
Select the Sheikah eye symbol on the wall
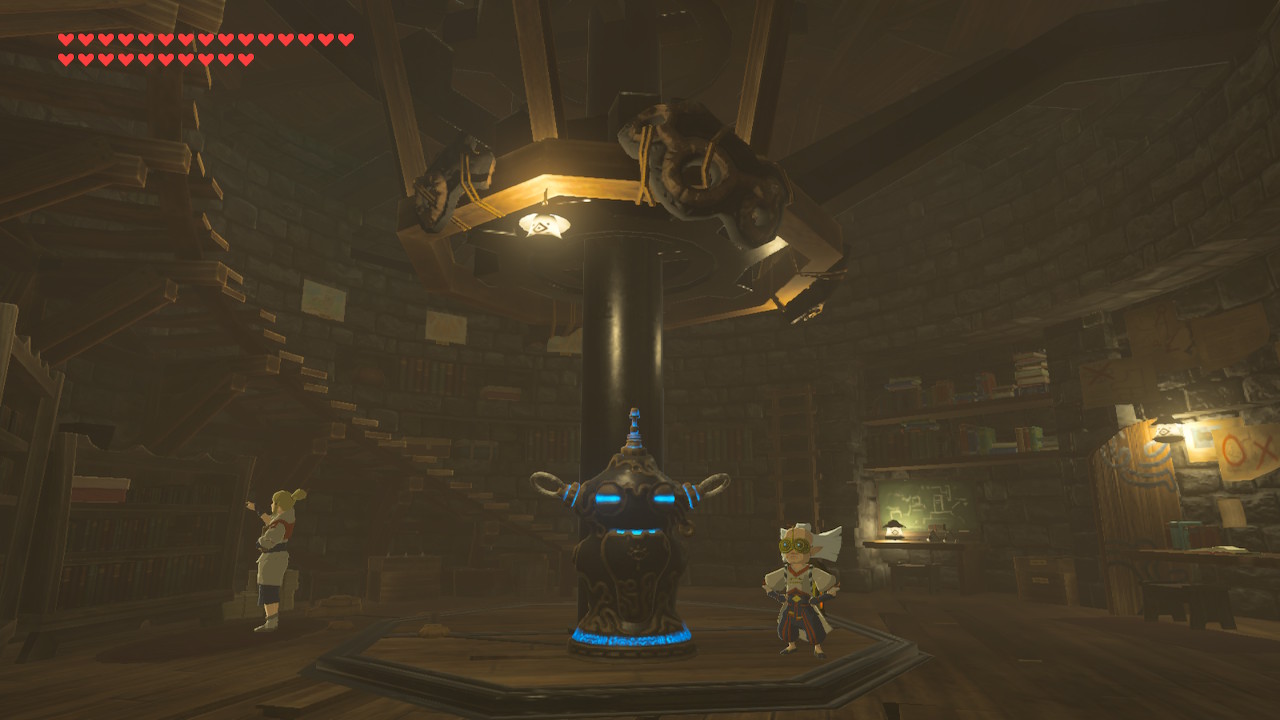point(1164,432)
